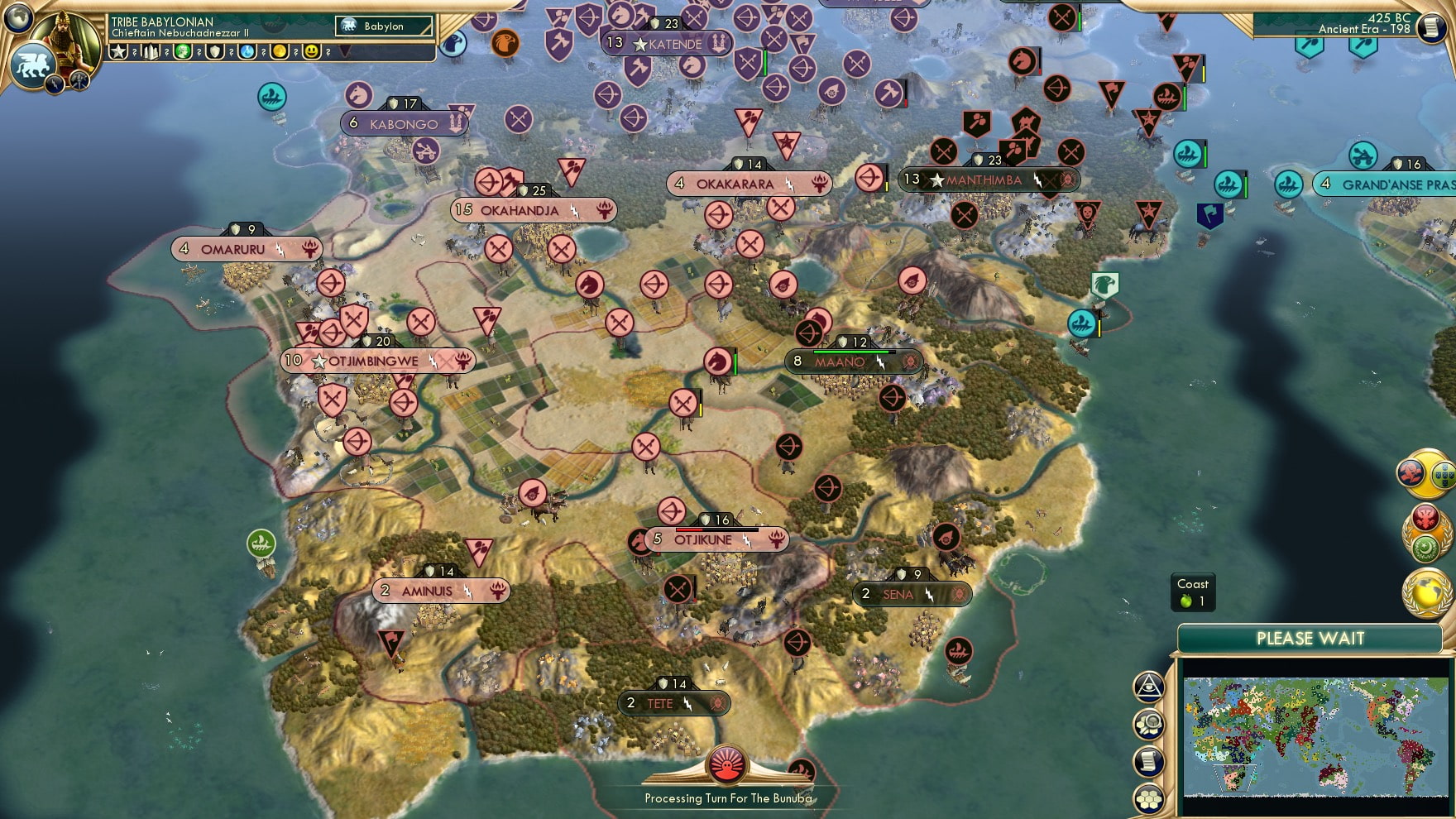This screenshot has height=819, width=1456.
Task: Expand the blue research stat details
Action: pyautogui.click(x=247, y=52)
